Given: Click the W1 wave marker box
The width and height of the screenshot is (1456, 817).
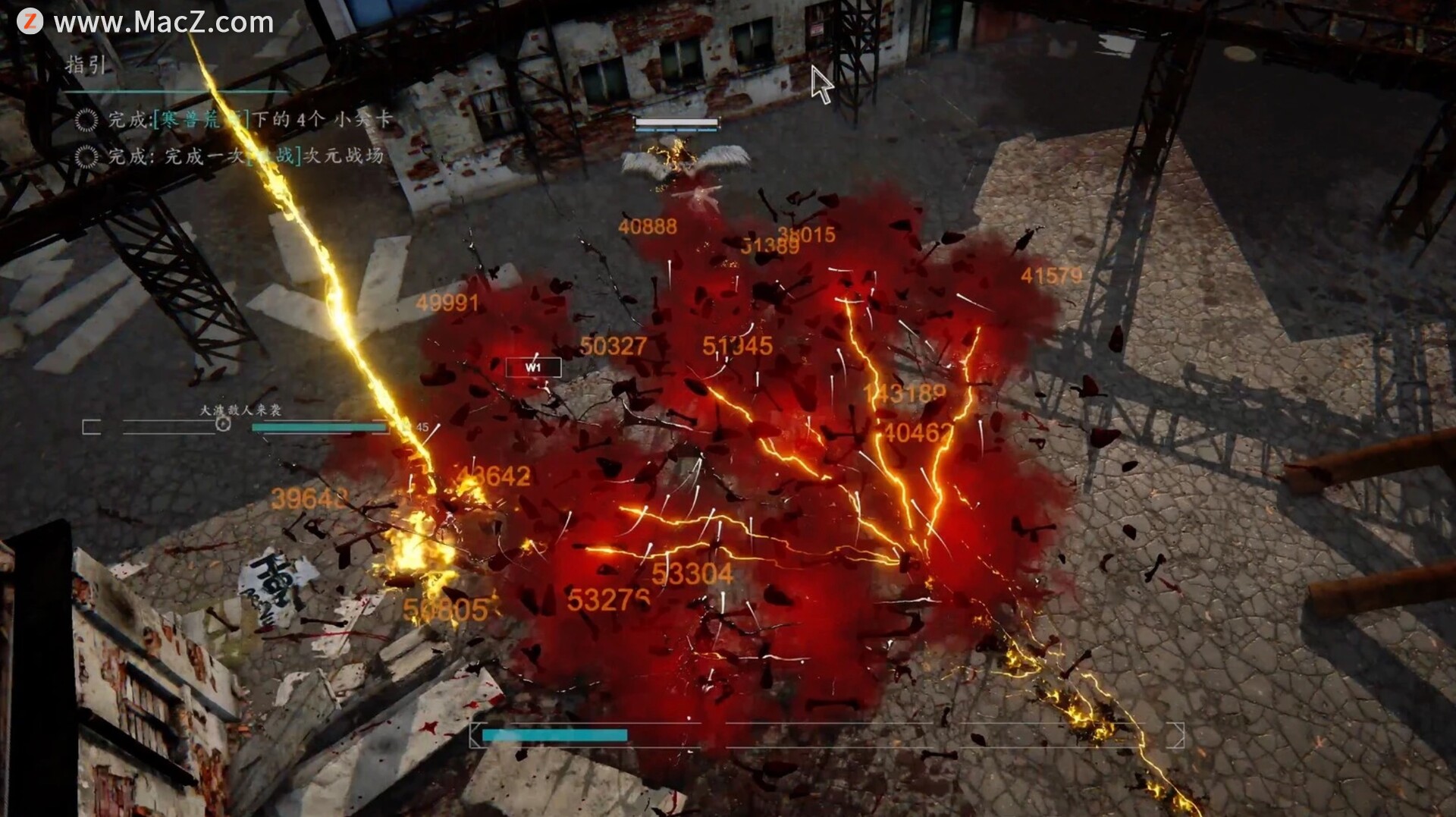Looking at the screenshot, I should click(533, 368).
